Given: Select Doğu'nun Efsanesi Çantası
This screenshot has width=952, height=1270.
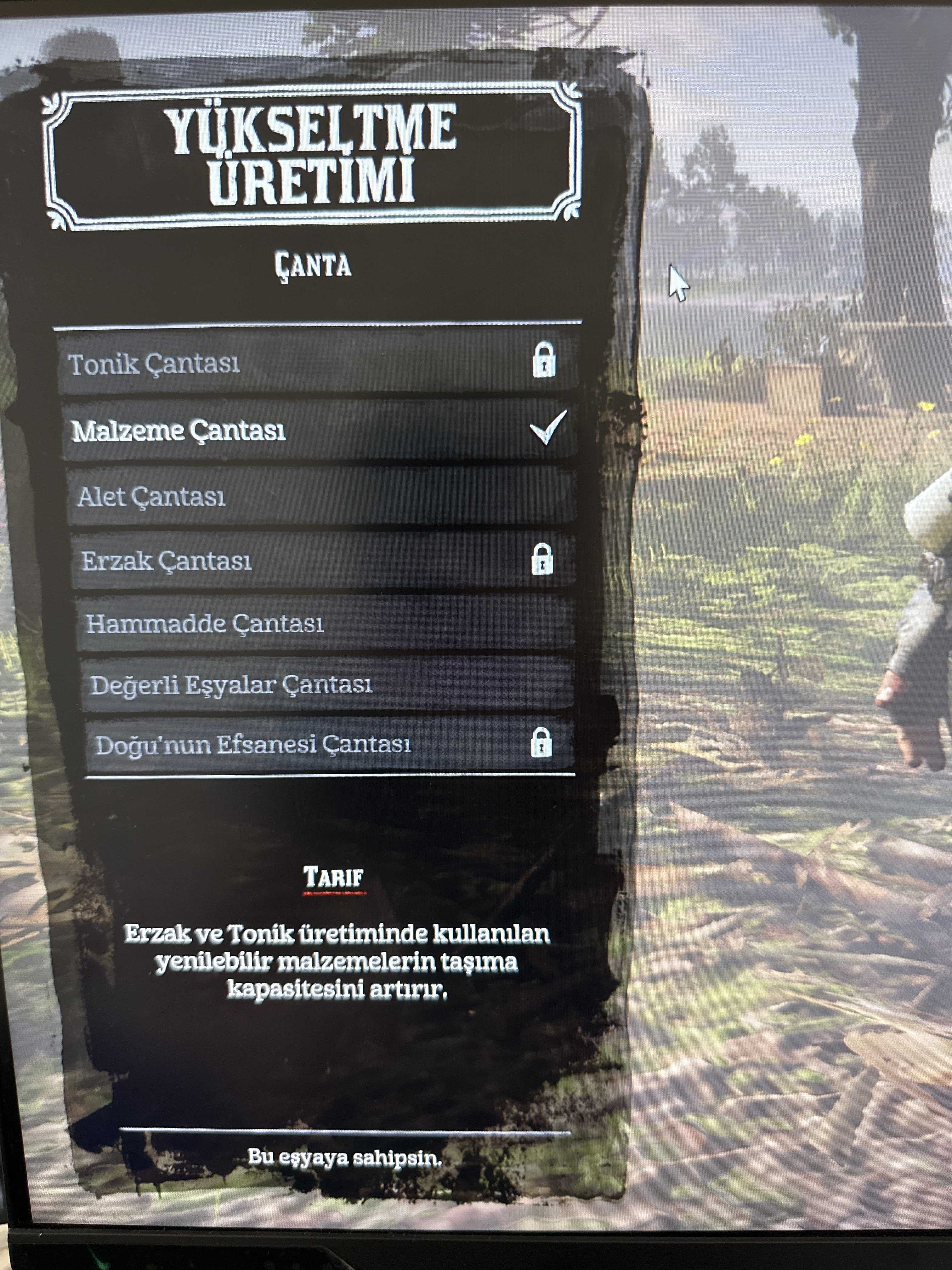Looking at the screenshot, I should coord(329,745).
